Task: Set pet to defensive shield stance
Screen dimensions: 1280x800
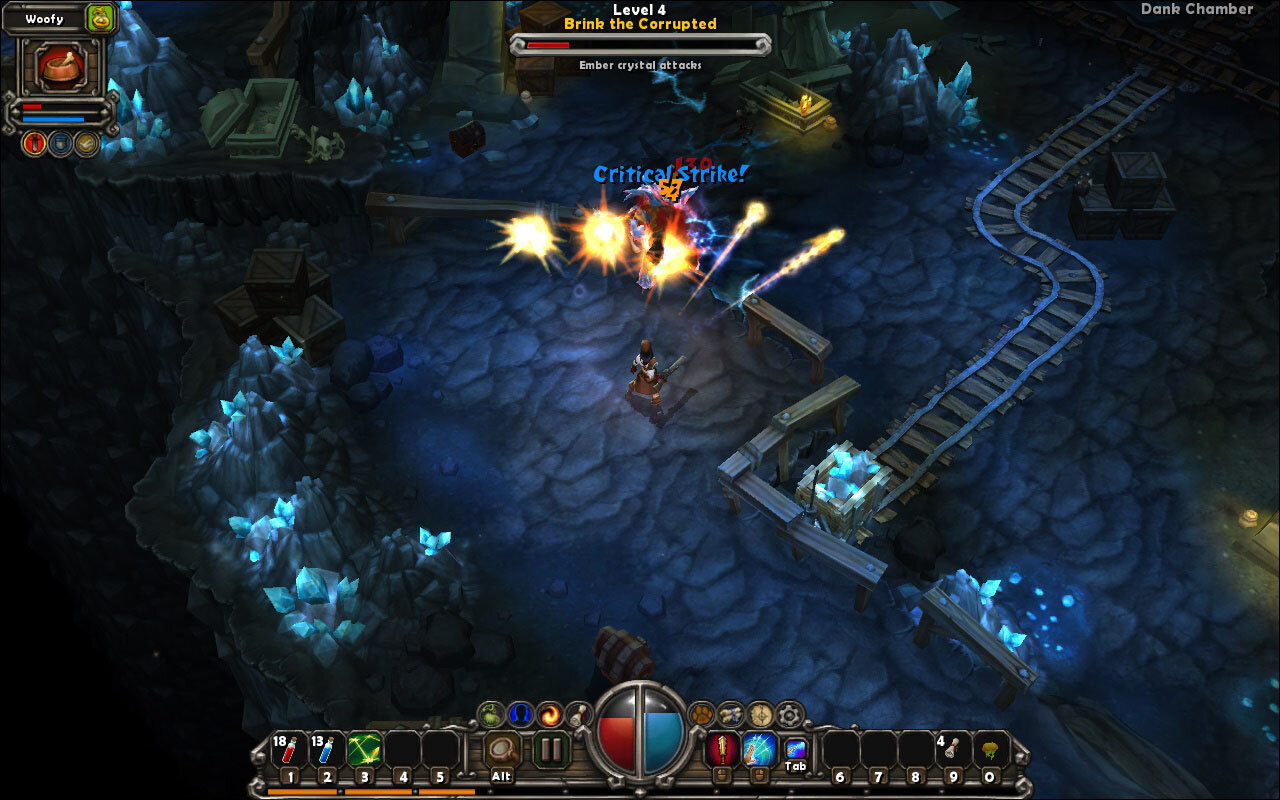Action: [x=61, y=144]
